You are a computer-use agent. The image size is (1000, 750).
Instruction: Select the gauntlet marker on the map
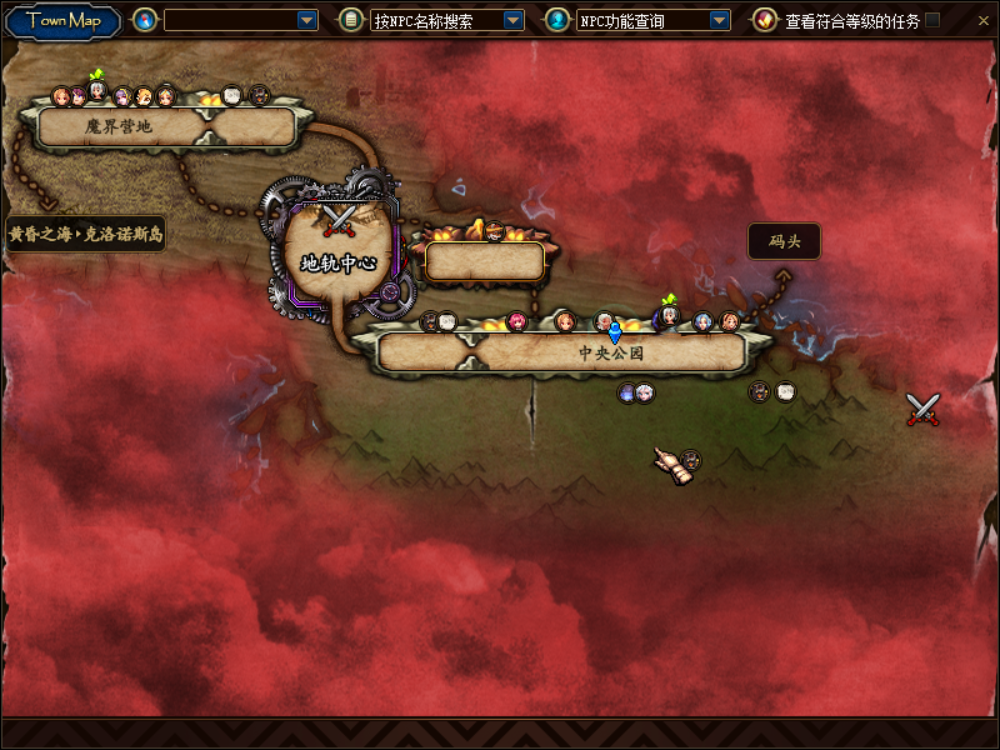coord(672,466)
